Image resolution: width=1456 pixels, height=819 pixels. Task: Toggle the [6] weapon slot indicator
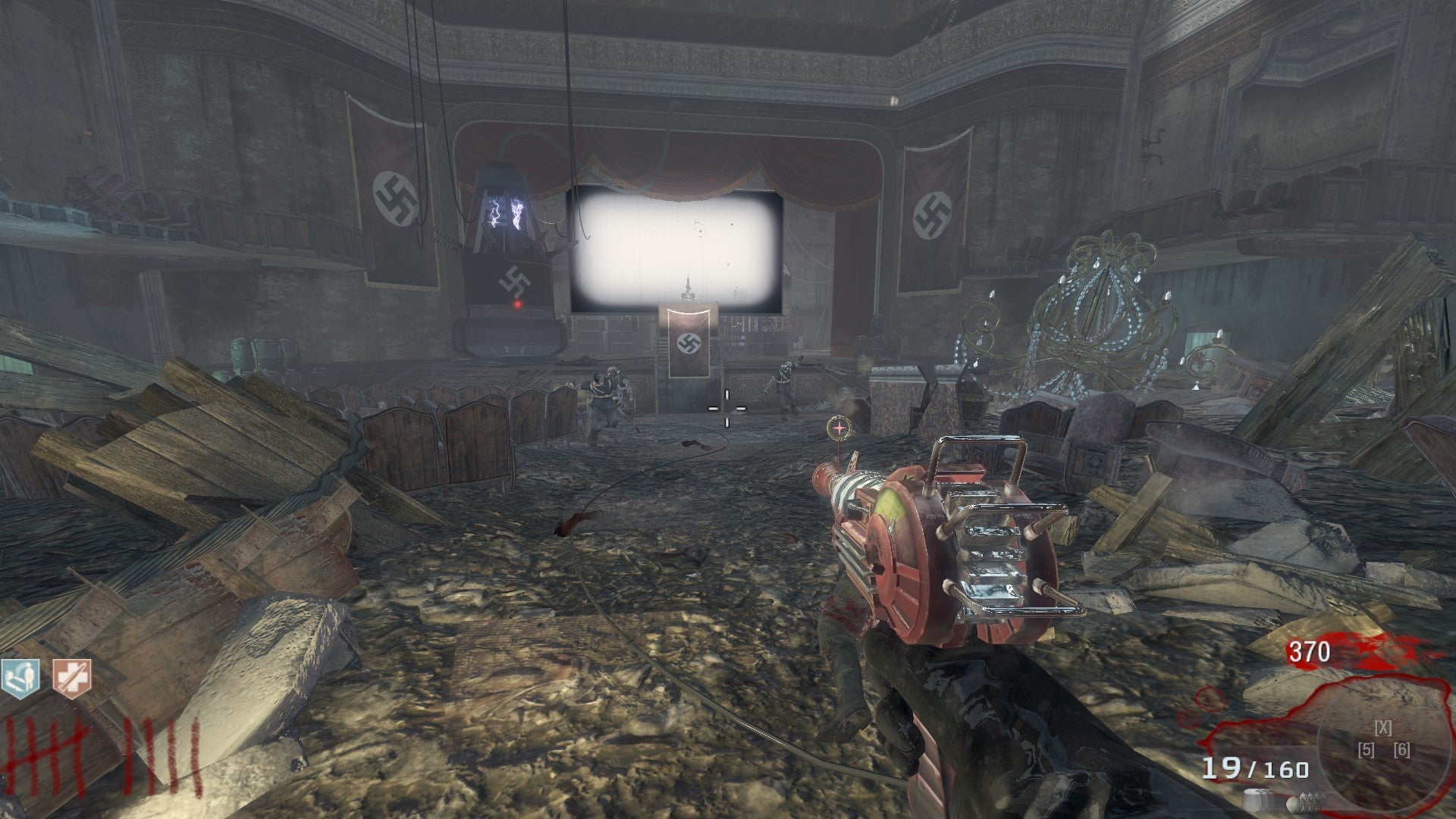point(1402,750)
